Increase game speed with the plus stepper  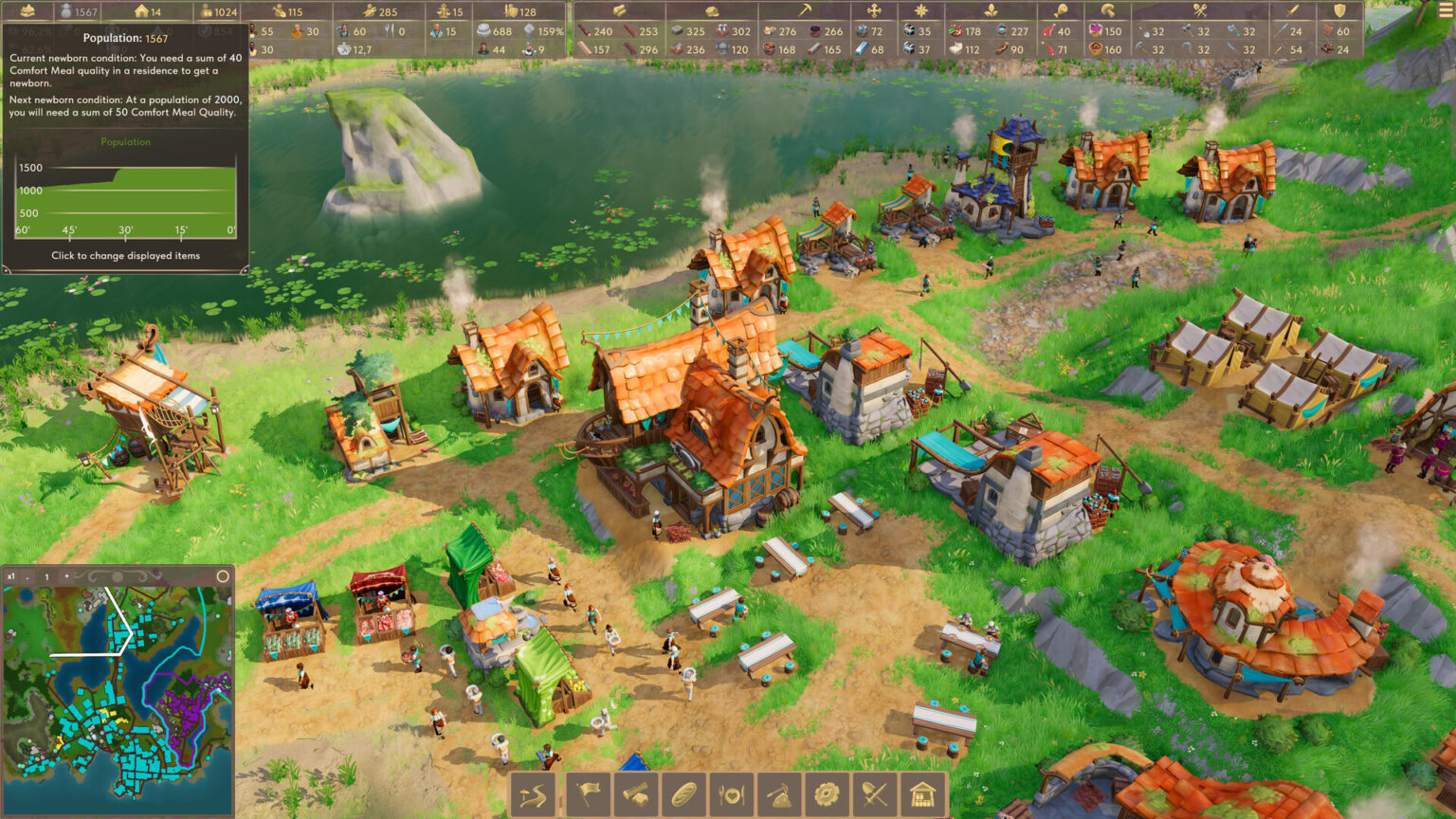[66, 576]
